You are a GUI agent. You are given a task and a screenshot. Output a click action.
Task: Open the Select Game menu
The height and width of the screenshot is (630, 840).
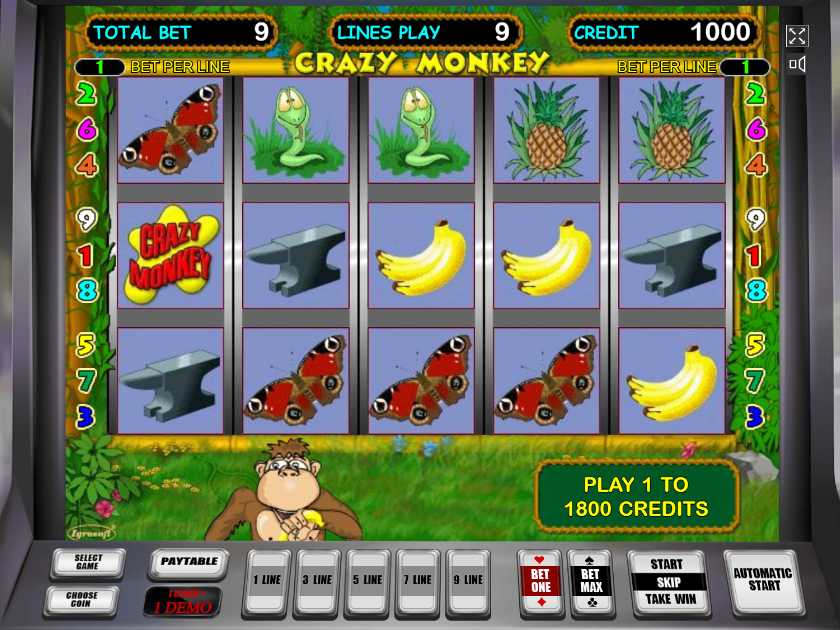[88, 563]
